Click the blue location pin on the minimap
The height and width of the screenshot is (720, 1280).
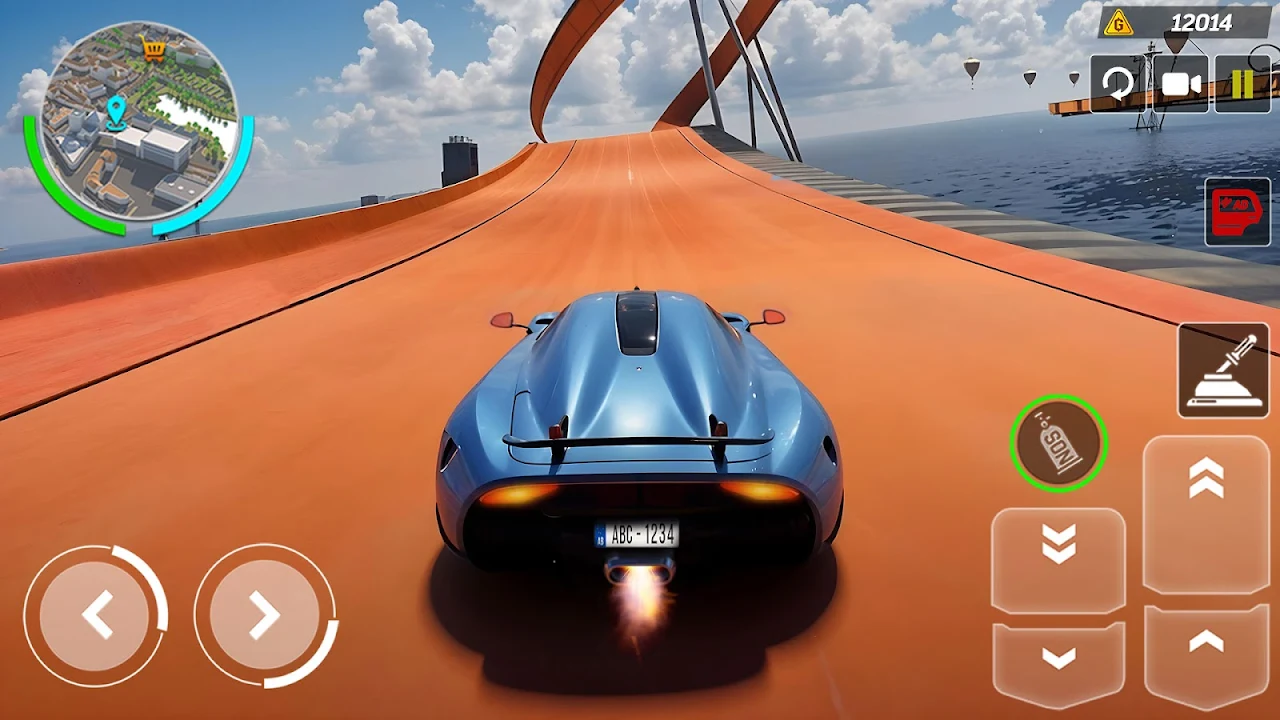click(x=118, y=112)
